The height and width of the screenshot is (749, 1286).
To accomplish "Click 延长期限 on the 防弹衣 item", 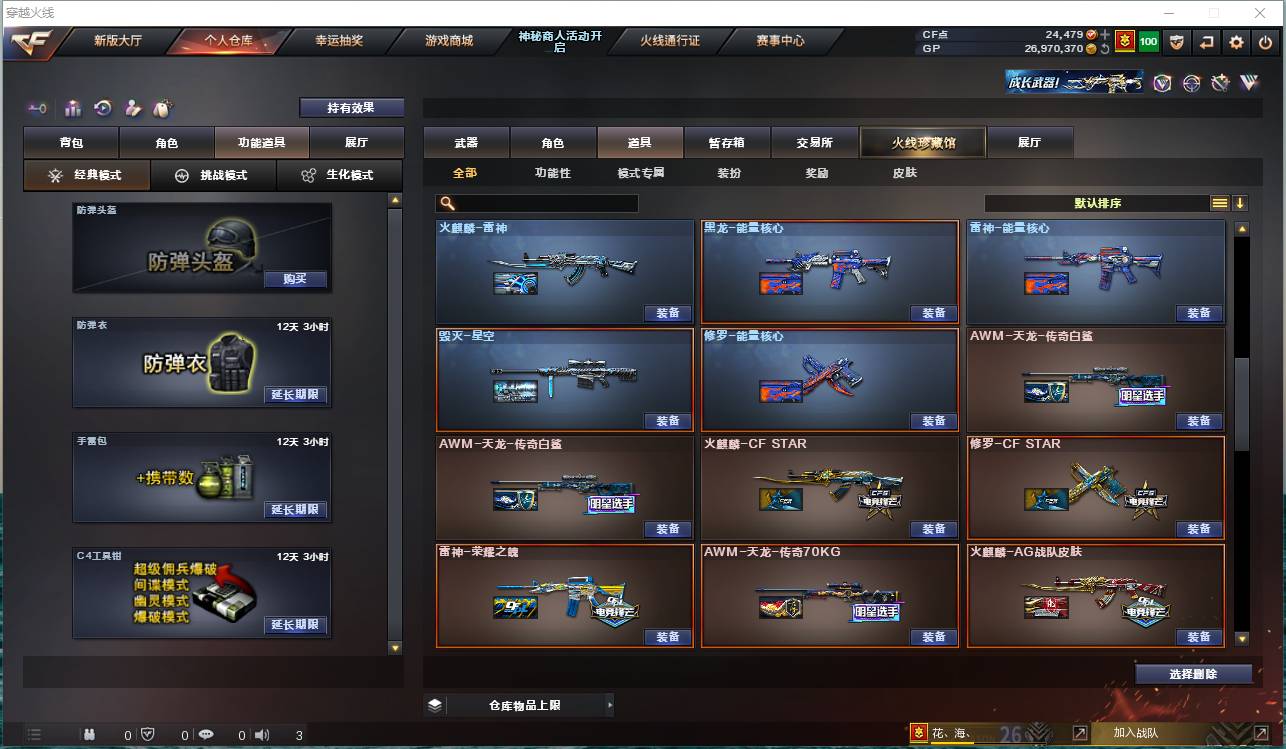I will 297,395.
